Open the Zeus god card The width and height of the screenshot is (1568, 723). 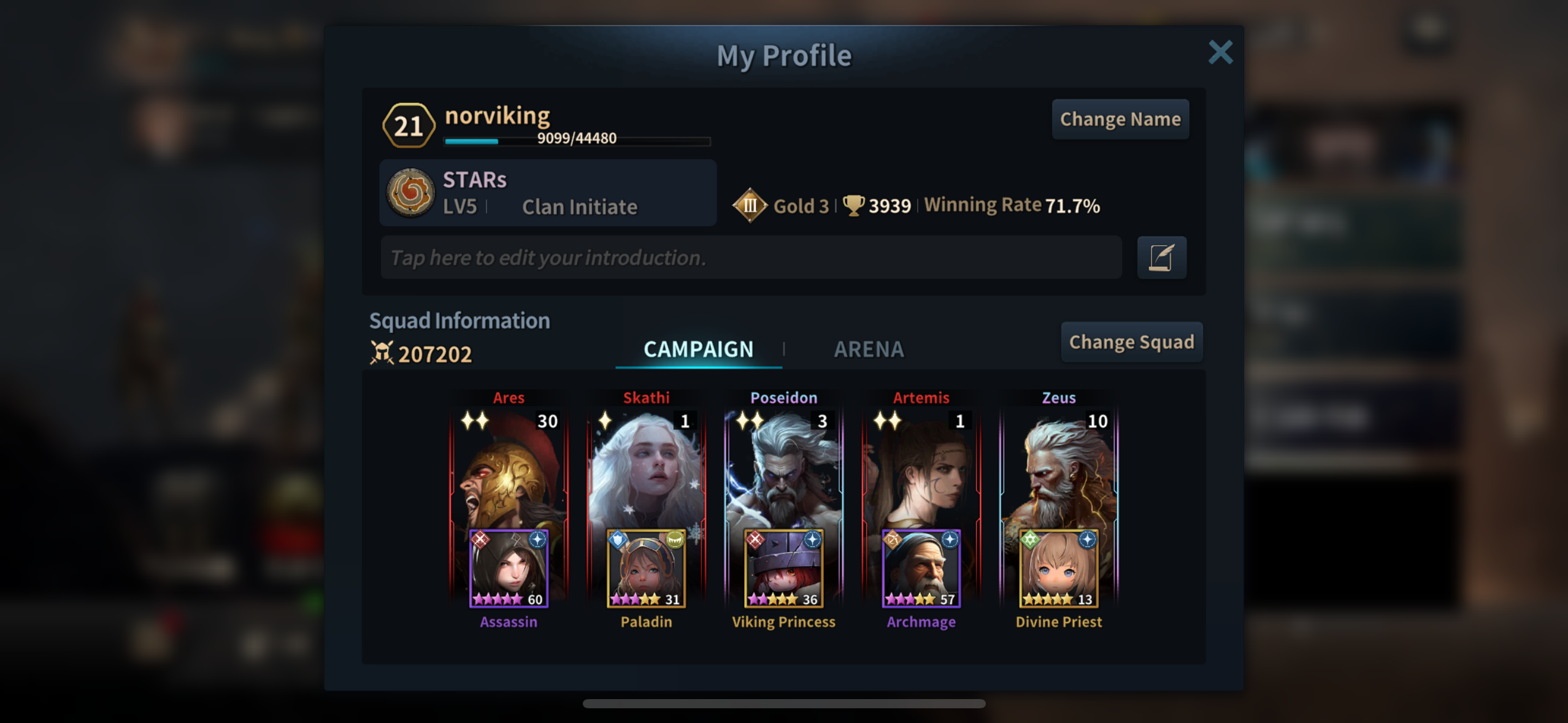pos(1058,466)
